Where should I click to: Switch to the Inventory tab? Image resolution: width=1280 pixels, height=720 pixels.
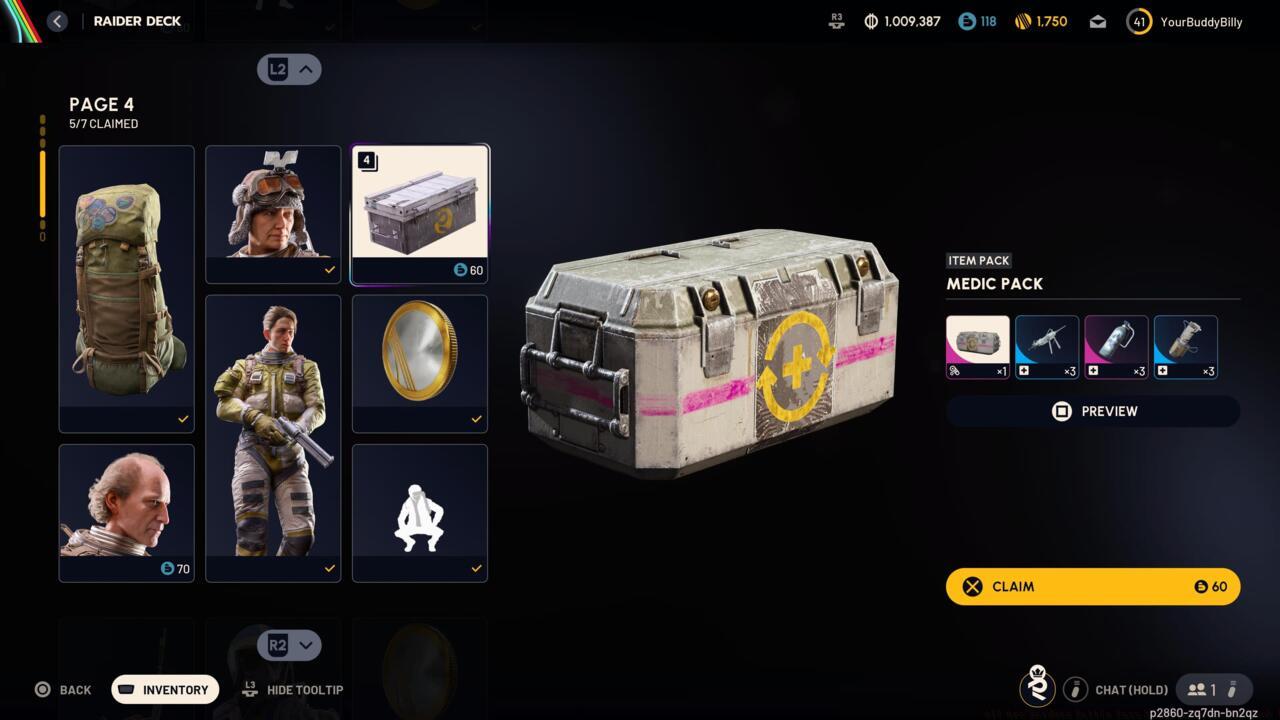coord(164,689)
